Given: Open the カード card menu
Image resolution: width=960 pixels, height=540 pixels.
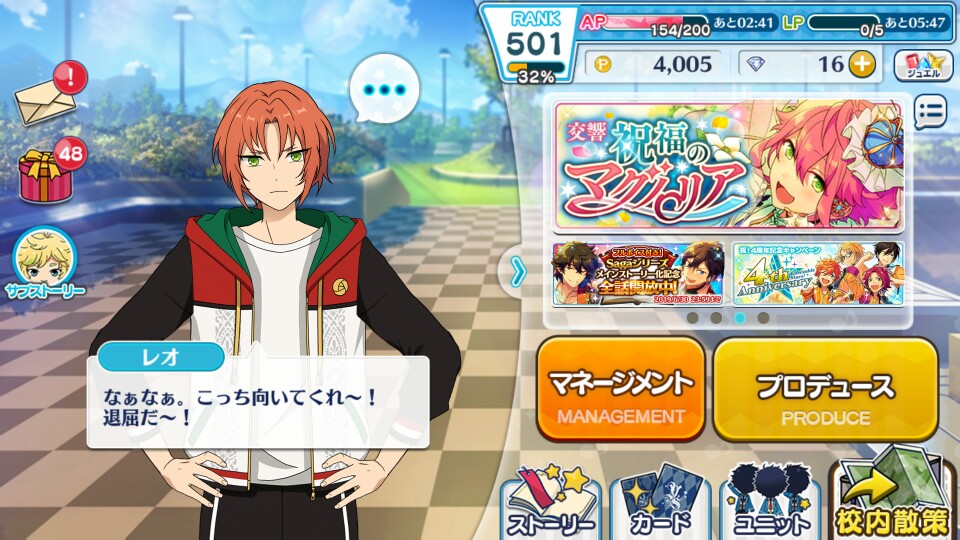Looking at the screenshot, I should pyautogui.click(x=659, y=502).
